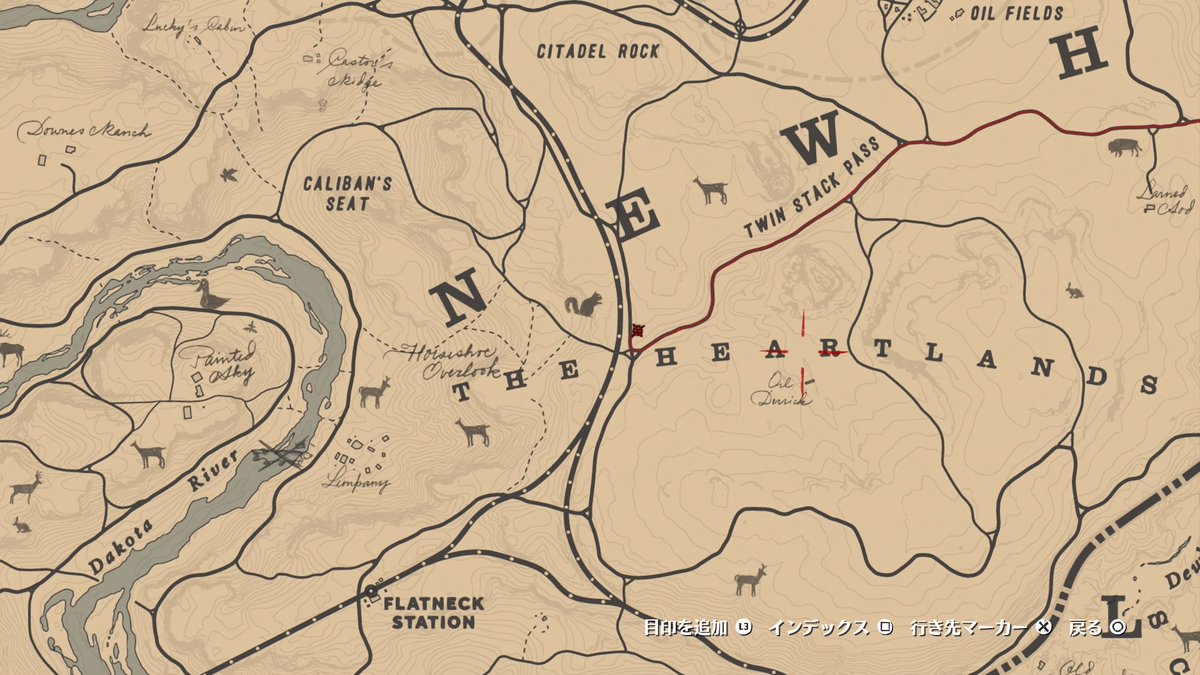Select the duck icon on Dakota River
This screenshot has height=675, width=1200.
pyautogui.click(x=211, y=294)
